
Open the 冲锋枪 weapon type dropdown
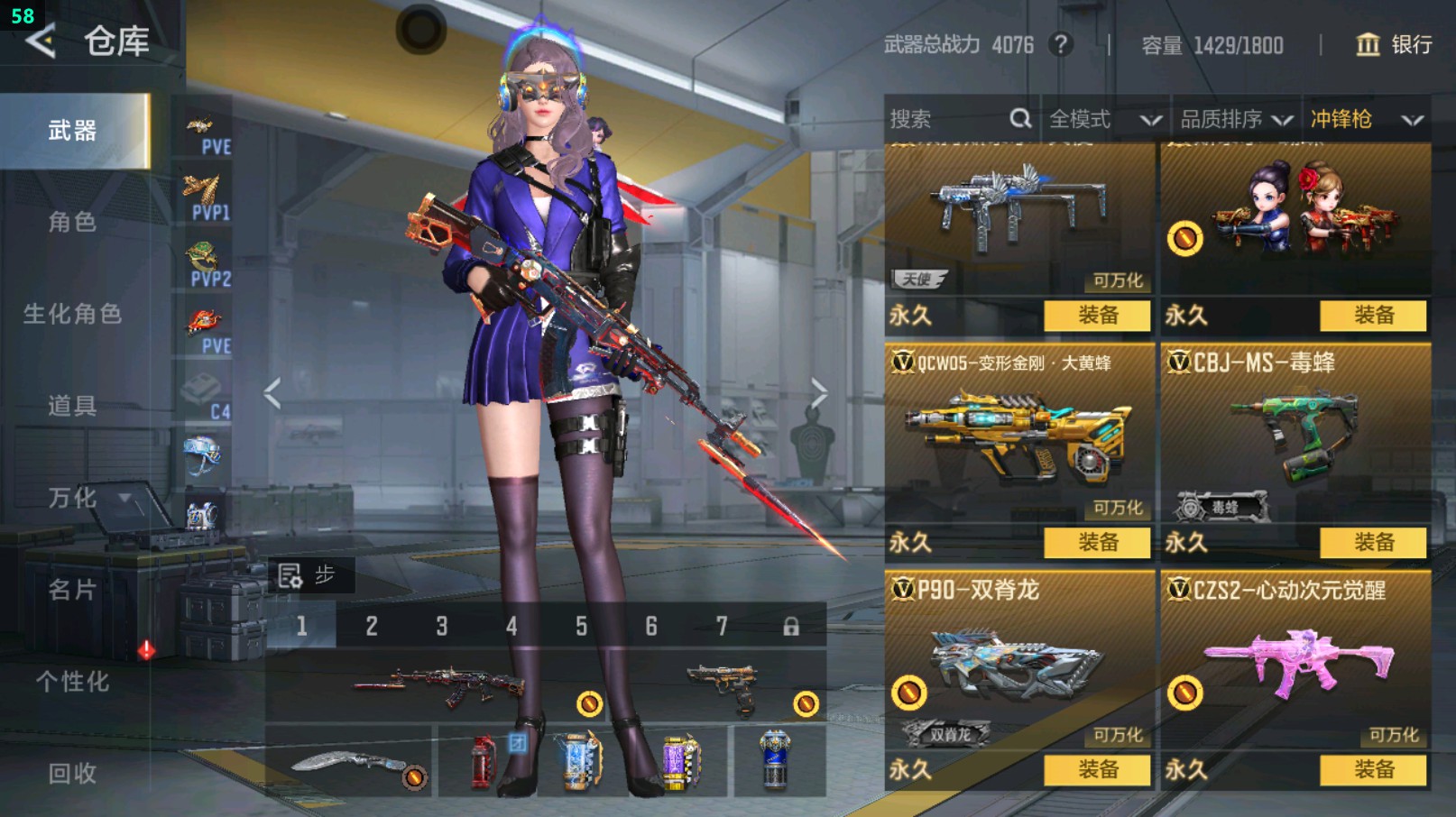click(1366, 119)
